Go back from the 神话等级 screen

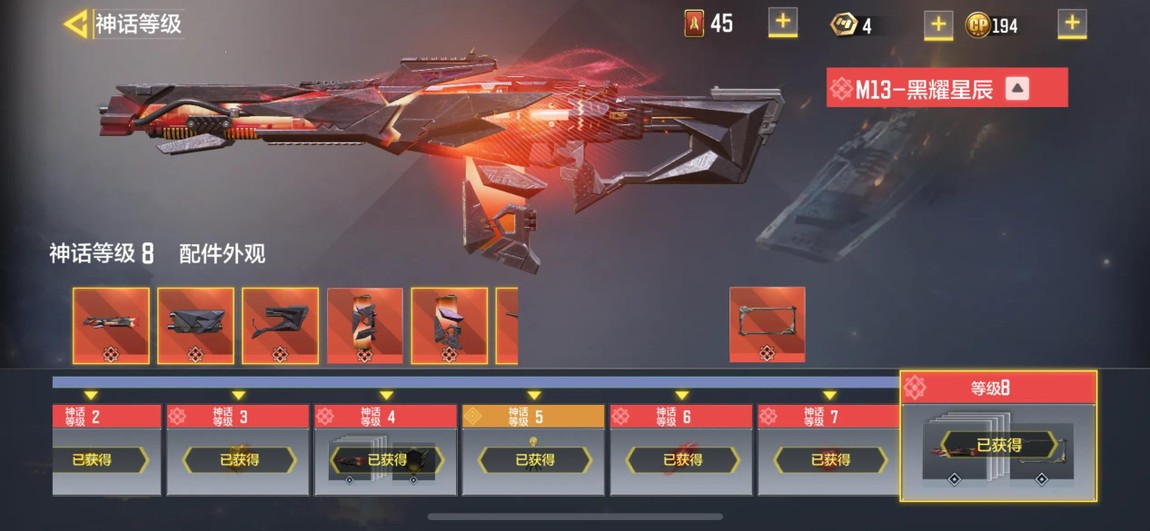tap(76, 24)
